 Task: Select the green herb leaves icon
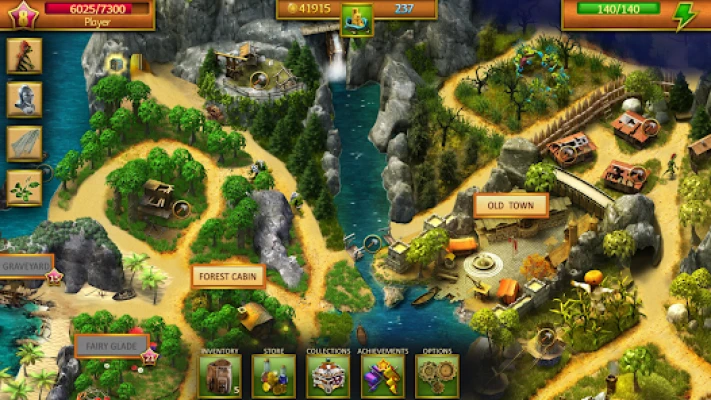pyautogui.click(x=24, y=187)
